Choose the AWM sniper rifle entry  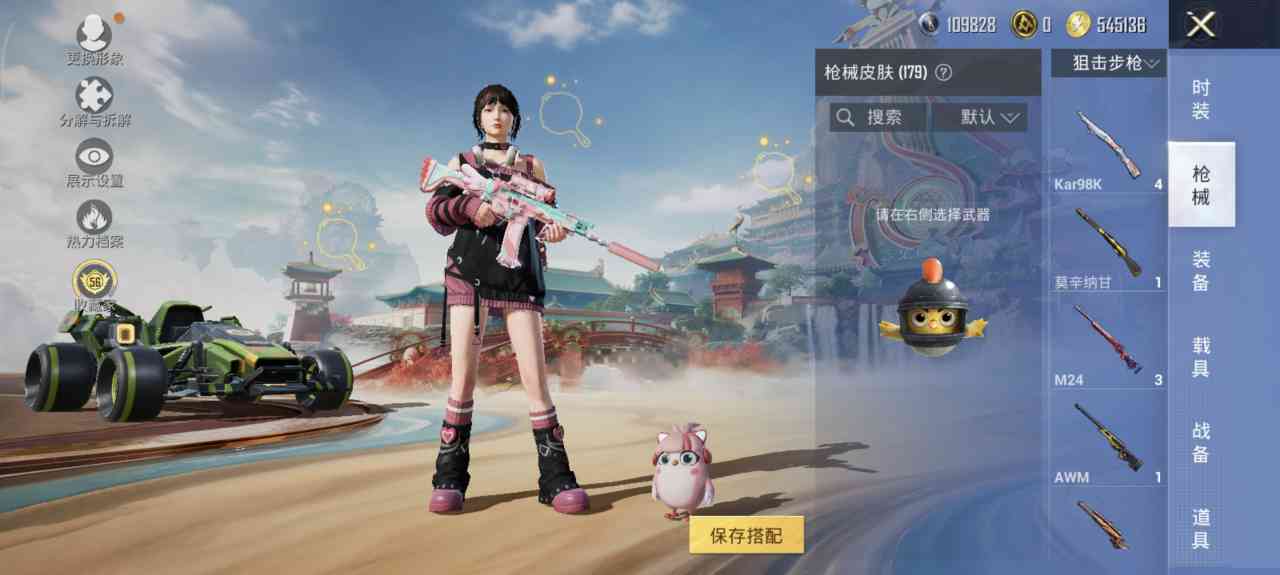click(x=1108, y=440)
